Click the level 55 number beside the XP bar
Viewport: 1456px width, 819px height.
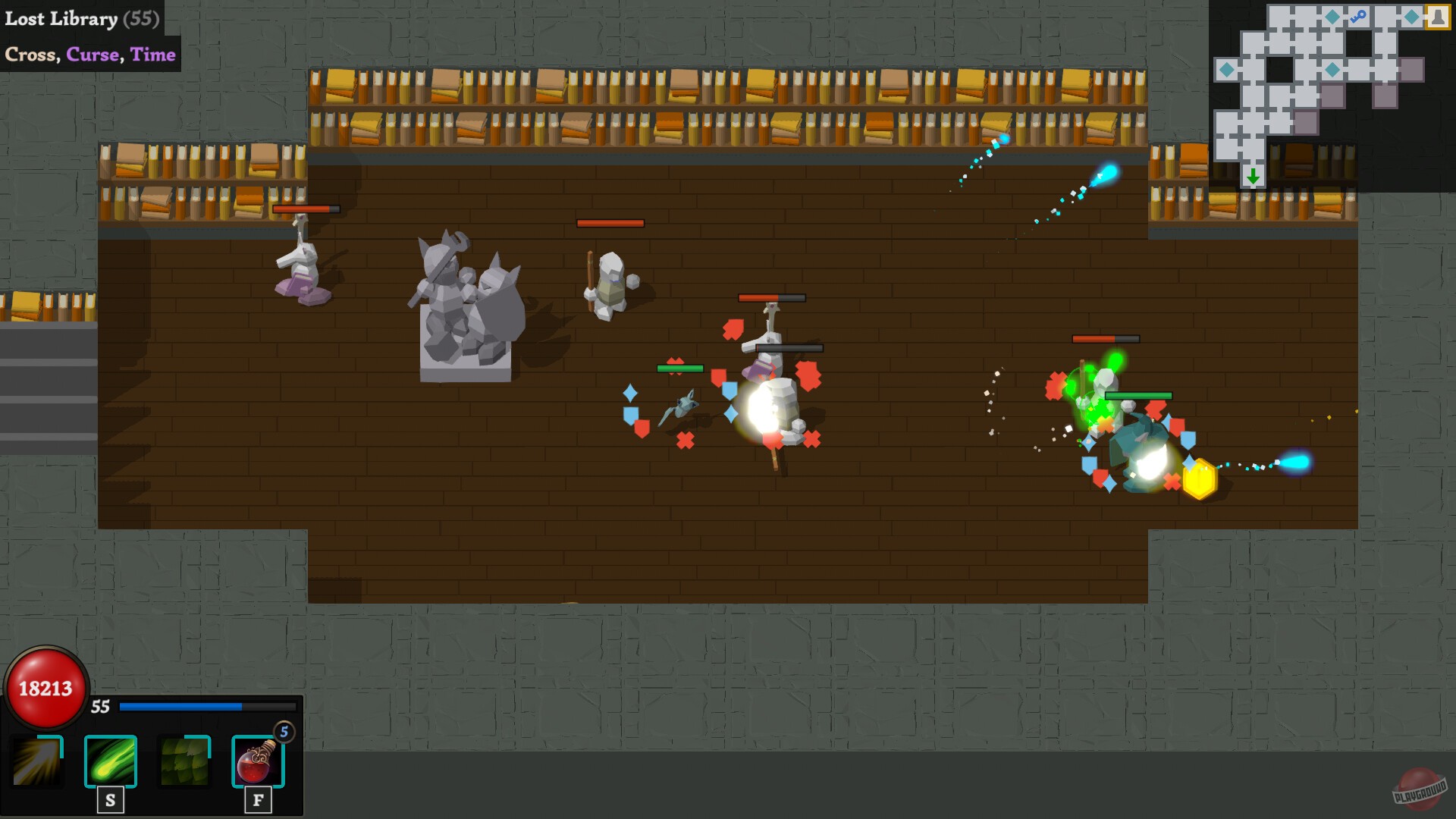pyautogui.click(x=99, y=707)
